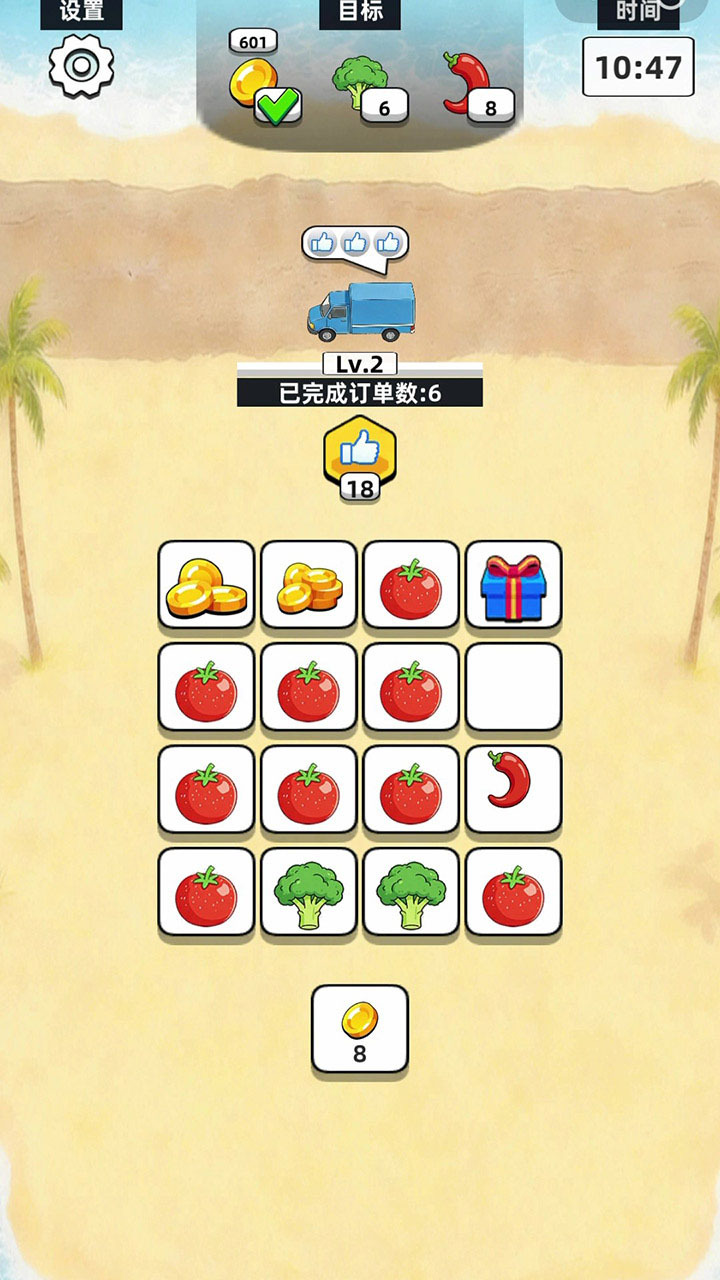720x1280 pixels.
Task: Choose the small stacked gold coins tile
Action: (x=309, y=586)
